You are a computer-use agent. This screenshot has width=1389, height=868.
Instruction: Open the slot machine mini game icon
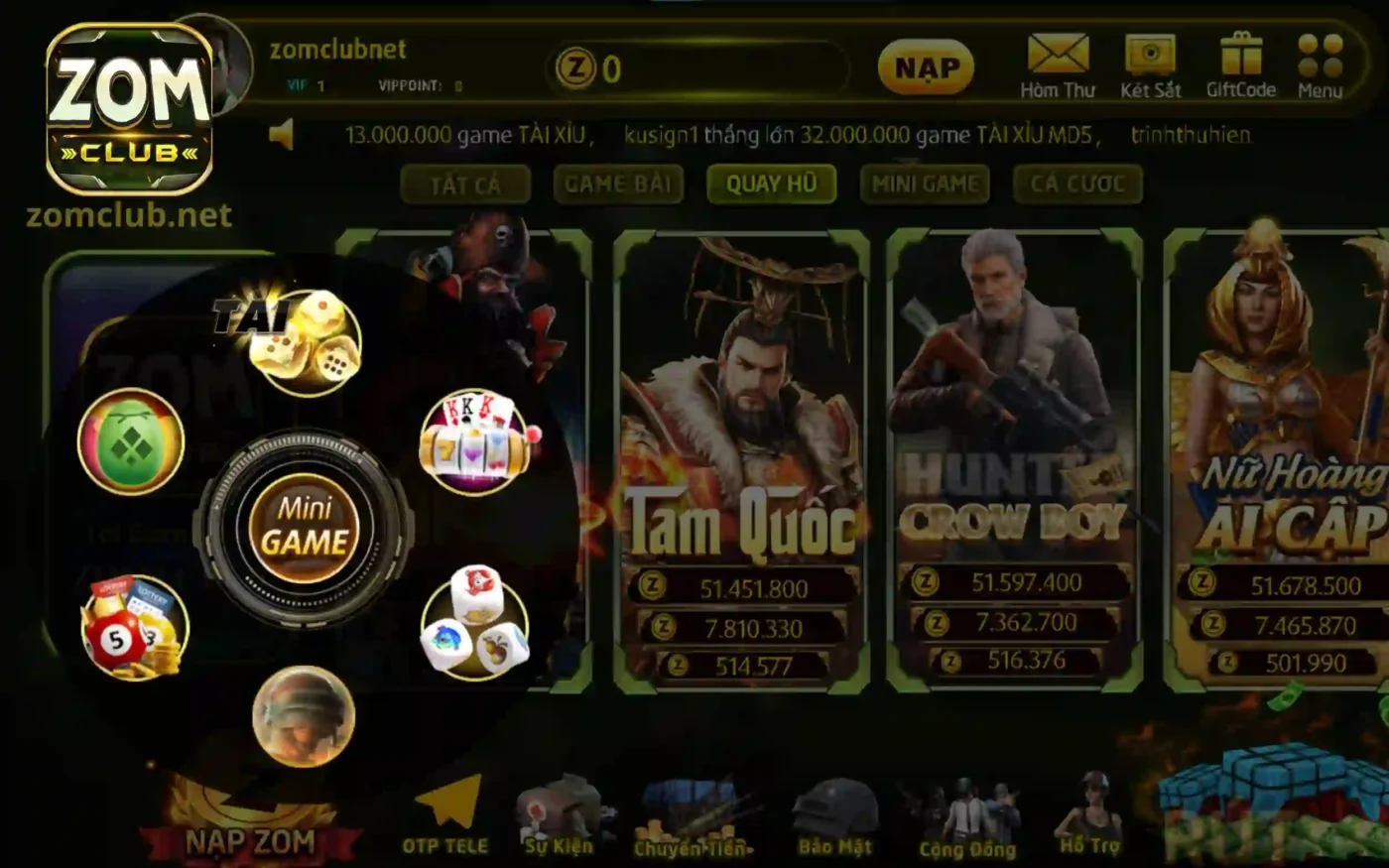pos(475,442)
